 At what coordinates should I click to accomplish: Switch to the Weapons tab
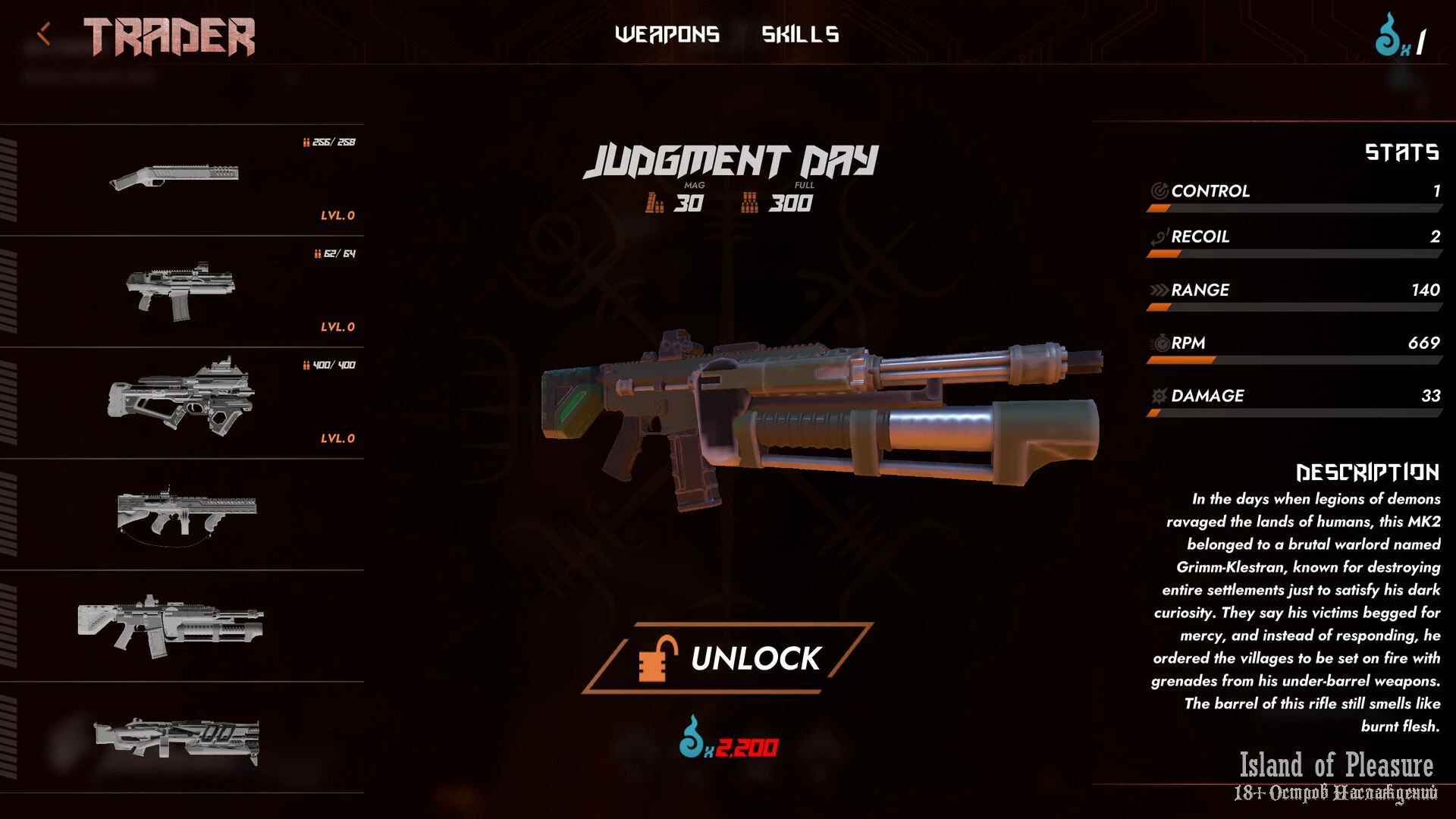click(667, 34)
